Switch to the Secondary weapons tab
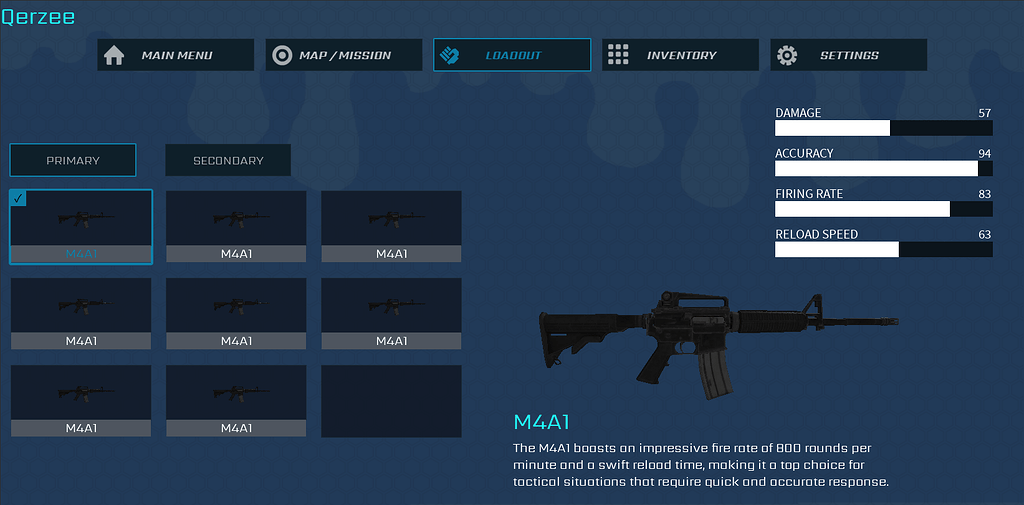Image resolution: width=1024 pixels, height=505 pixels. 228,160
